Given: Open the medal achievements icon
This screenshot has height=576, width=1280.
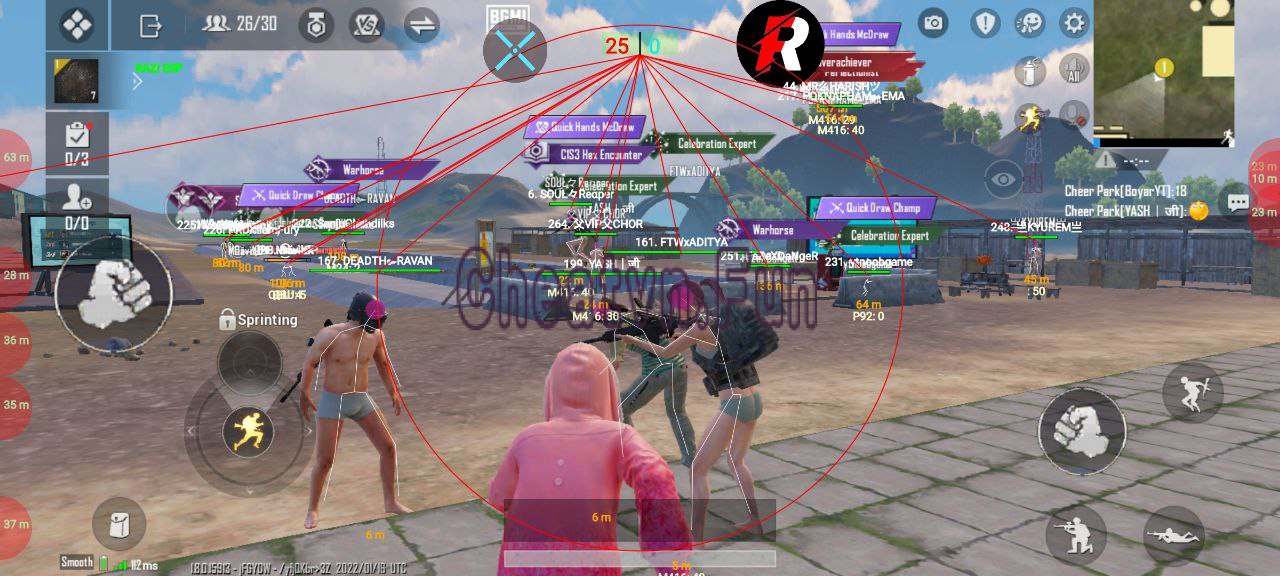Looking at the screenshot, I should [317, 24].
